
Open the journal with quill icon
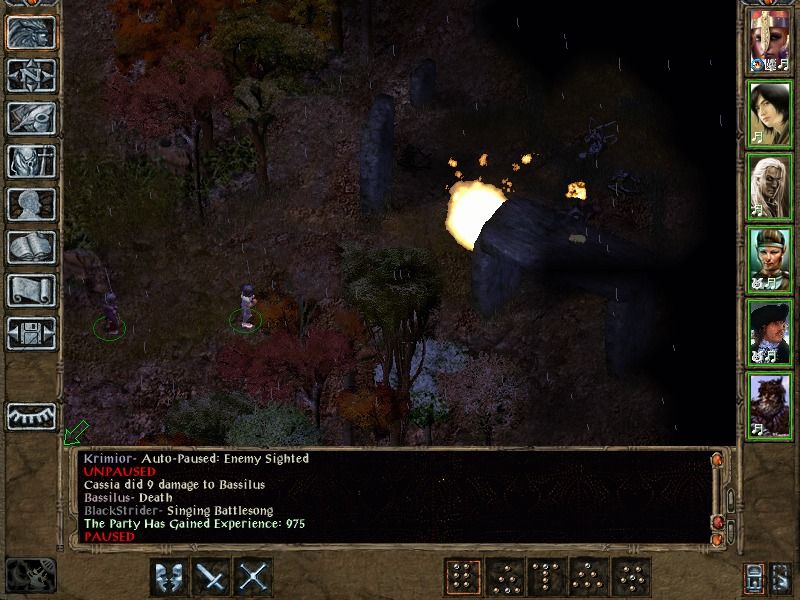click(31, 117)
